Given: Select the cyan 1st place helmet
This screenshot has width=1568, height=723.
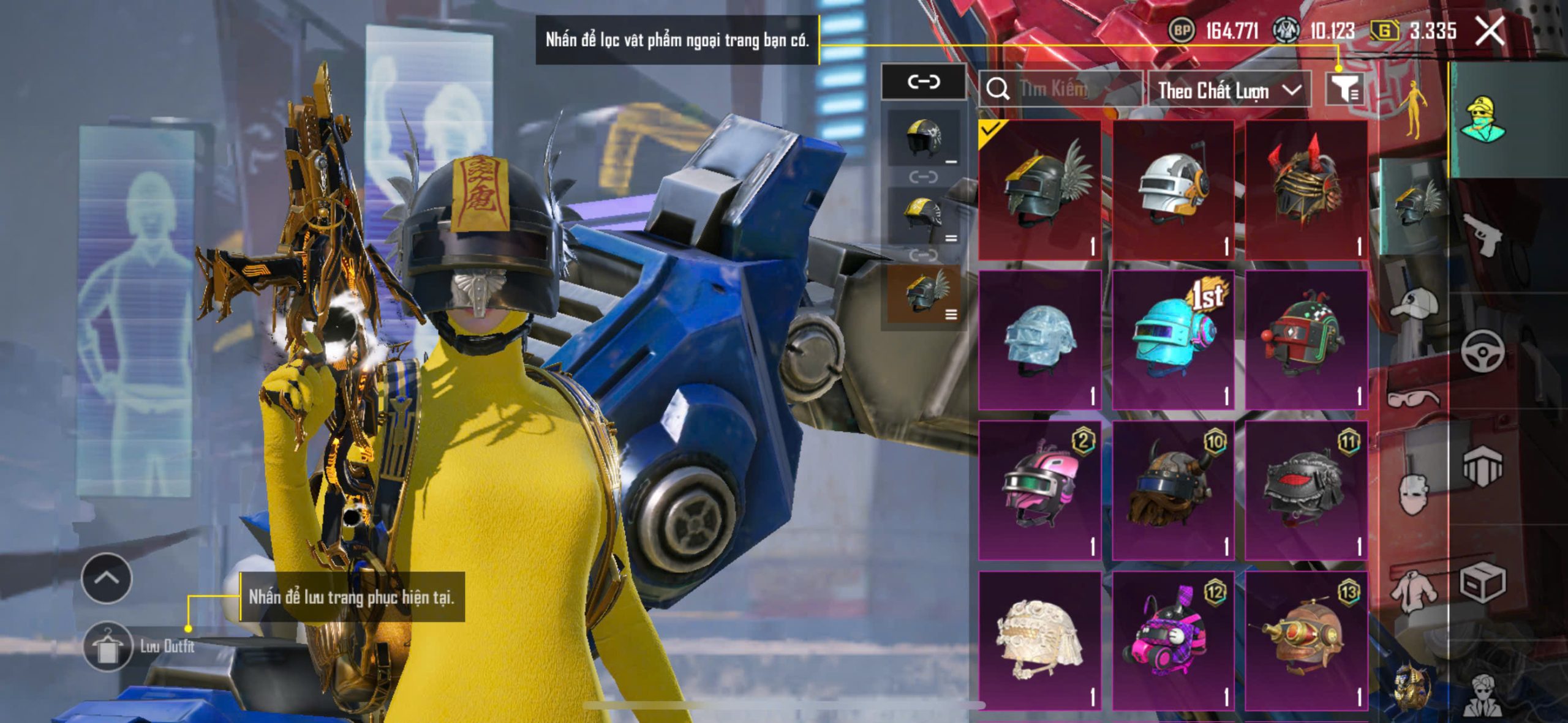Looking at the screenshot, I should tap(1173, 340).
